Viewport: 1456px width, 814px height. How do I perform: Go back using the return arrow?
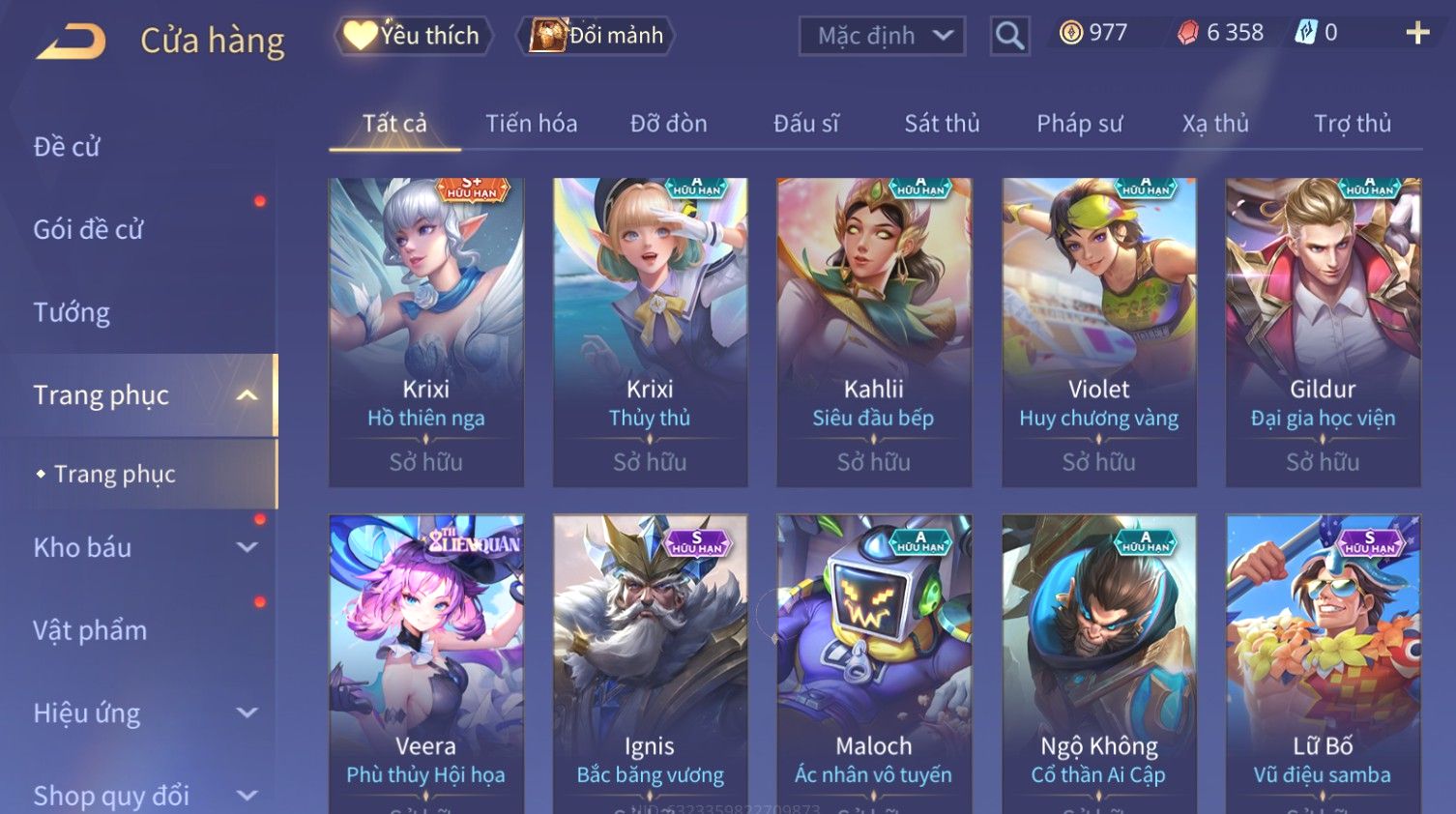pyautogui.click(x=71, y=42)
